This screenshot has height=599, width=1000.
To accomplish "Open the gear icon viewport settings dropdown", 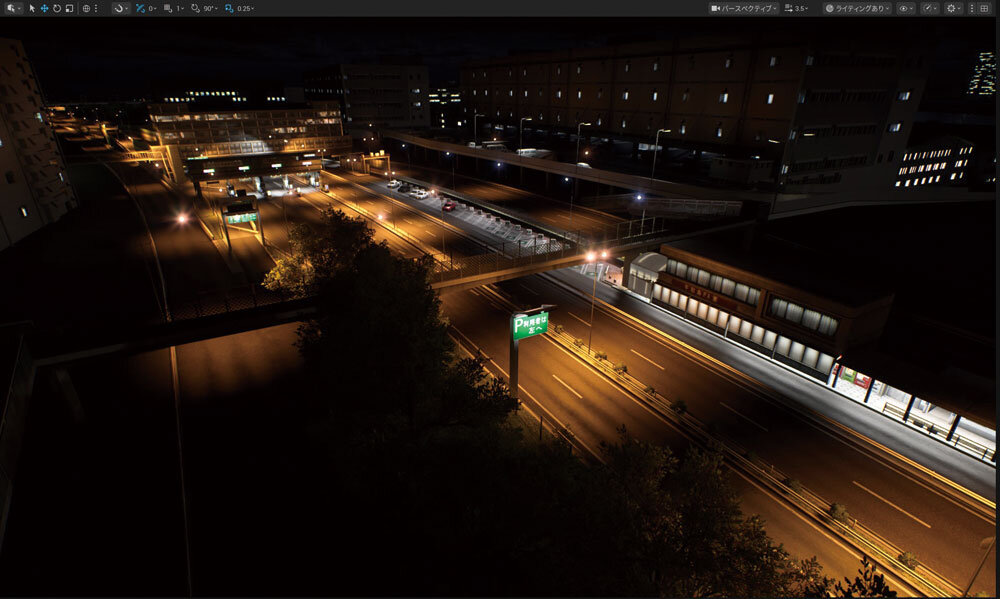I will [954, 8].
